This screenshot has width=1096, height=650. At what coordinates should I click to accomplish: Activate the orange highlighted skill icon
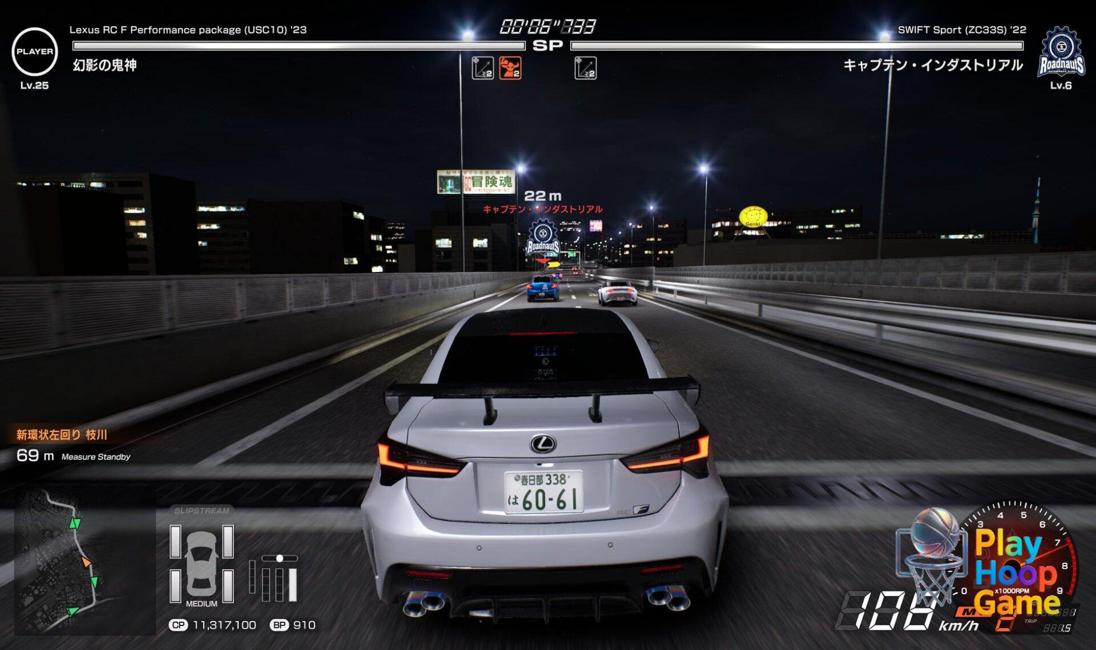(511, 68)
